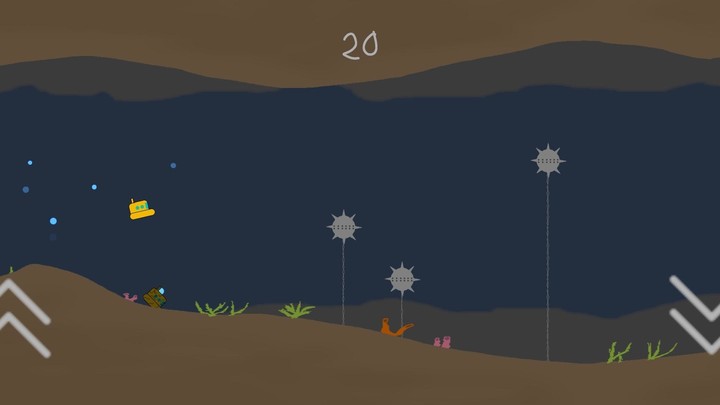Tap the up chevron arrows button
This screenshot has width=720, height=405.
click(x=22, y=317)
